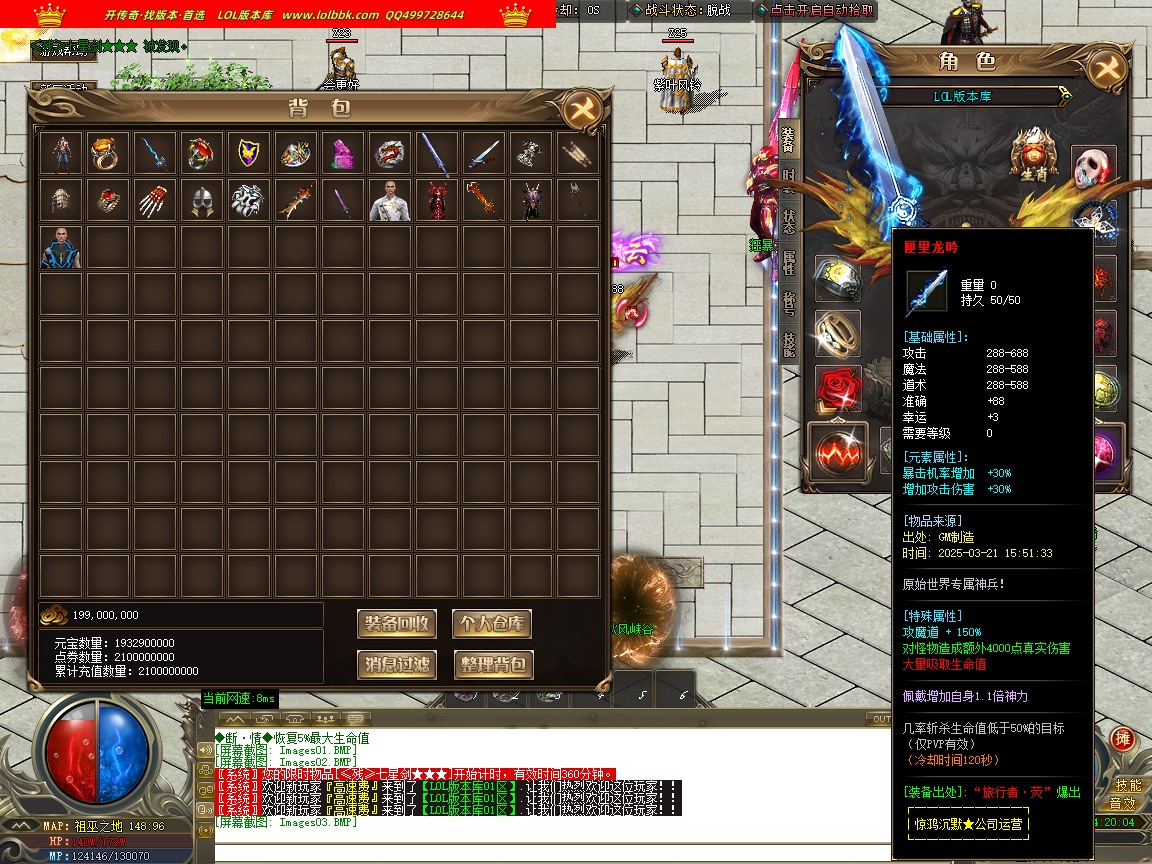
Task: Pick the red bladed claw glove item
Action: (x=154, y=200)
